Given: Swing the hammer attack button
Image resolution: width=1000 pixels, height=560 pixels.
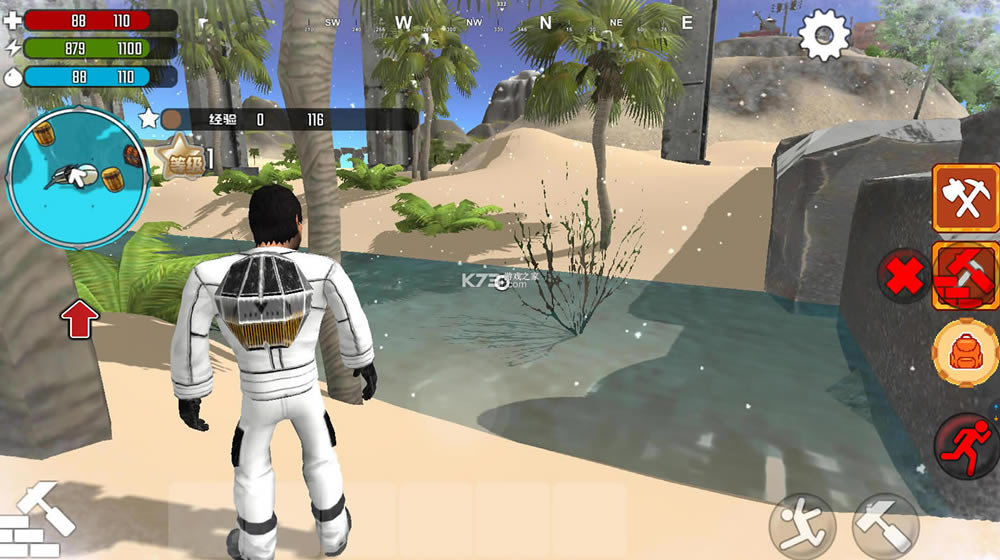Looking at the screenshot, I should (885, 526).
